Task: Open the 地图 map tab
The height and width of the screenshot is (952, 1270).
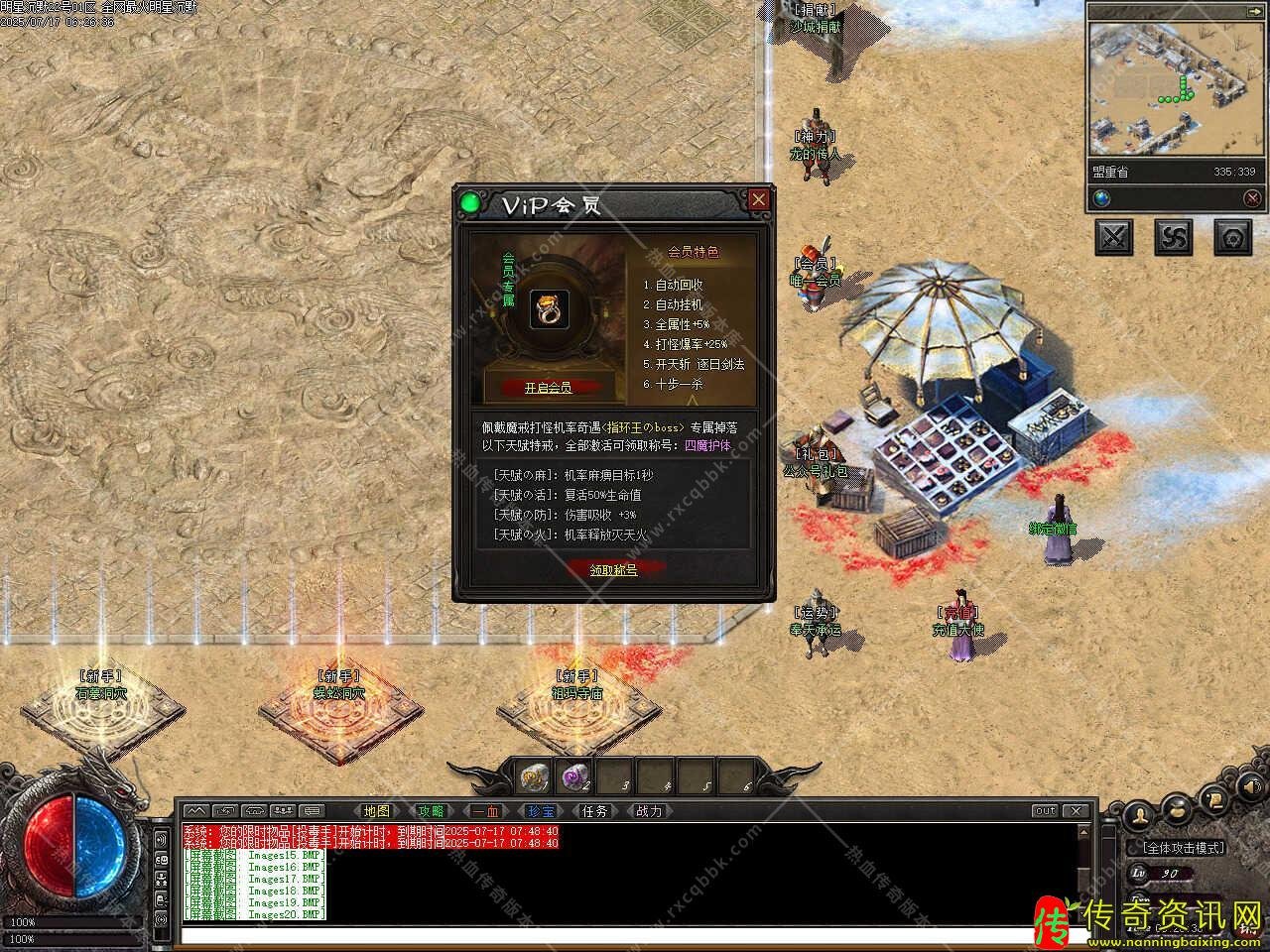Action: click(x=377, y=811)
